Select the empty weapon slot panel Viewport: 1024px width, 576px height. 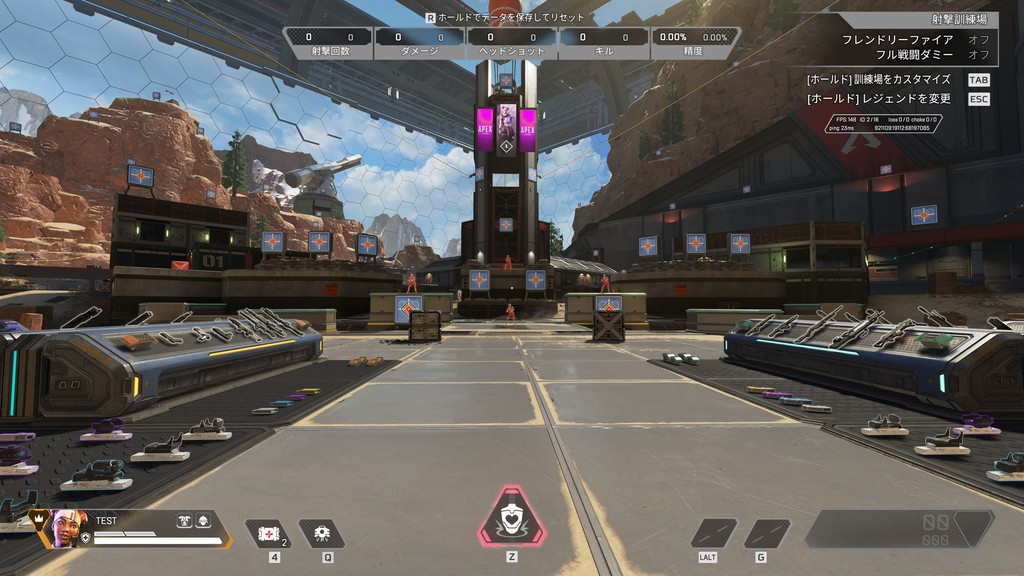899,528
